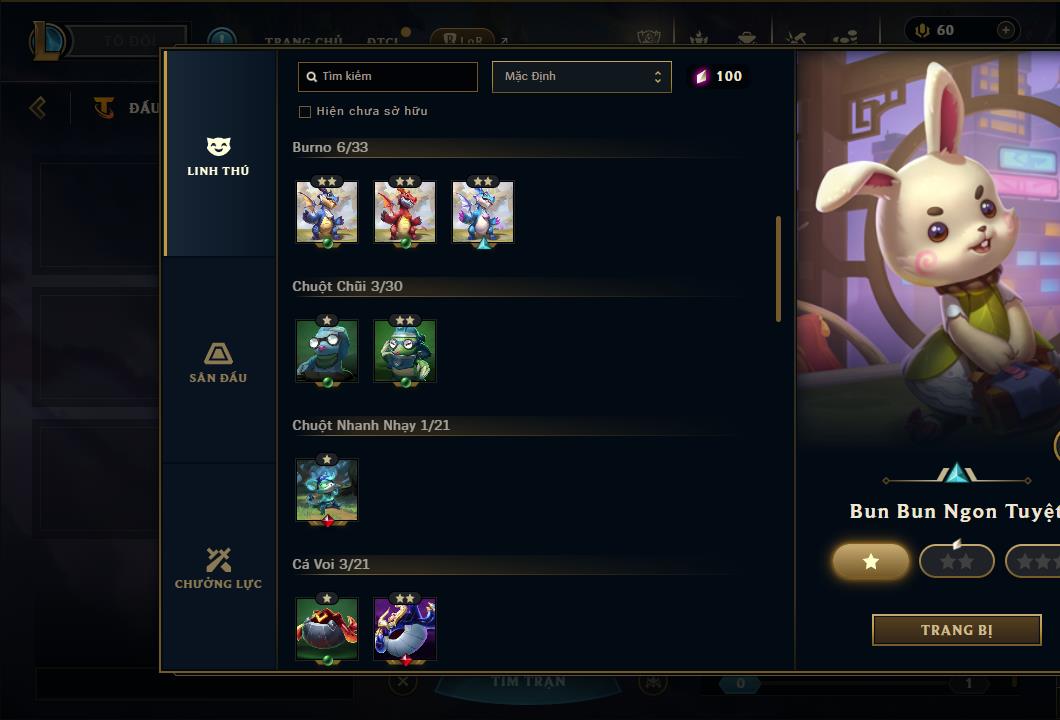
Task: Select the one-star Chuột Chũi with glasses
Action: [x=327, y=351]
